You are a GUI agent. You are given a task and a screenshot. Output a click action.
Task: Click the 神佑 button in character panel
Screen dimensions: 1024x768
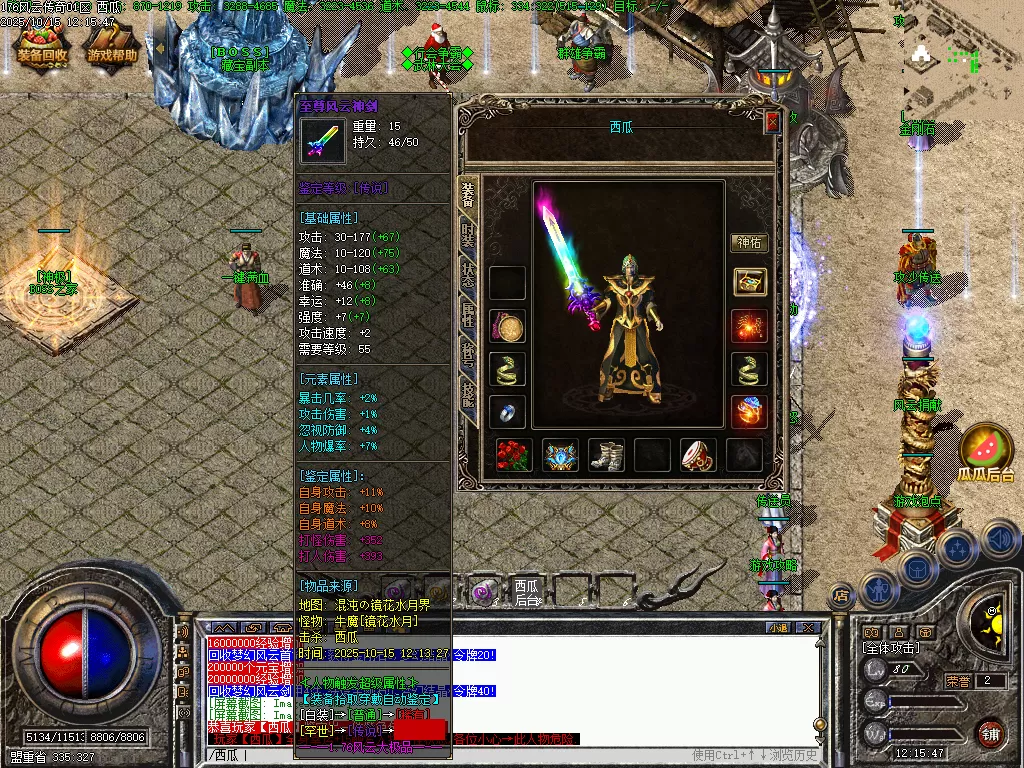tap(750, 242)
